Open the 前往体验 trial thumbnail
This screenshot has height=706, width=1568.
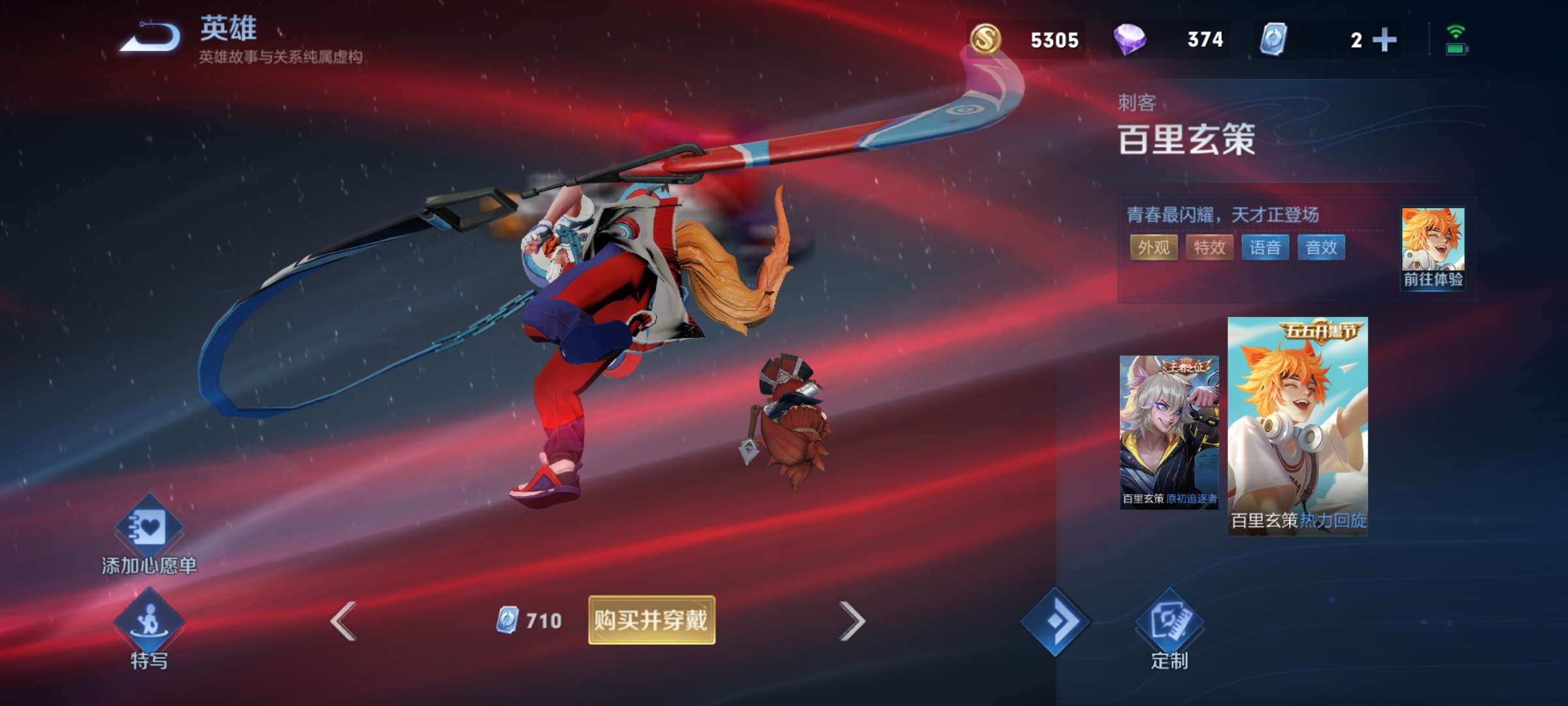pos(1433,248)
